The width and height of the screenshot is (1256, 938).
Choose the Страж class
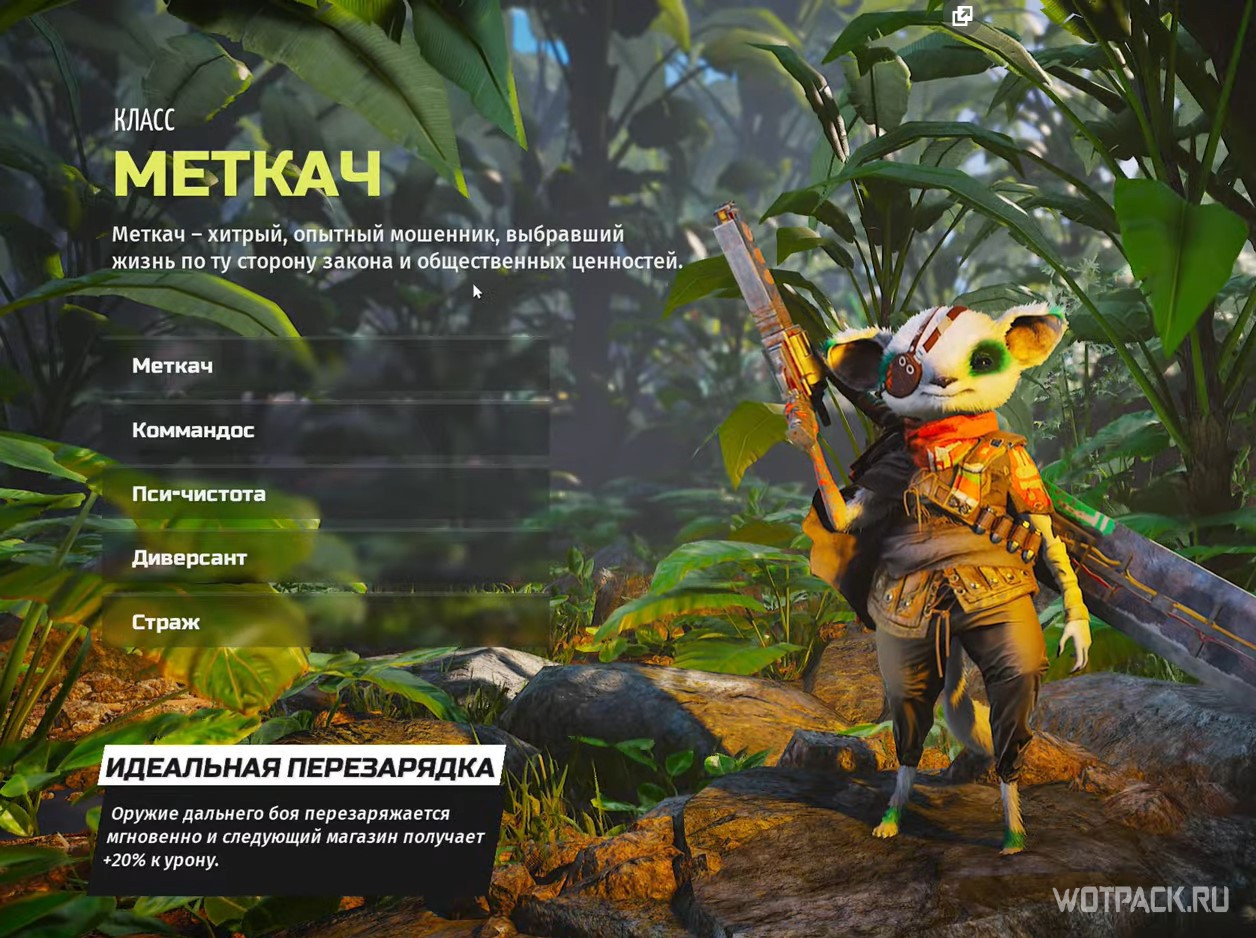166,622
